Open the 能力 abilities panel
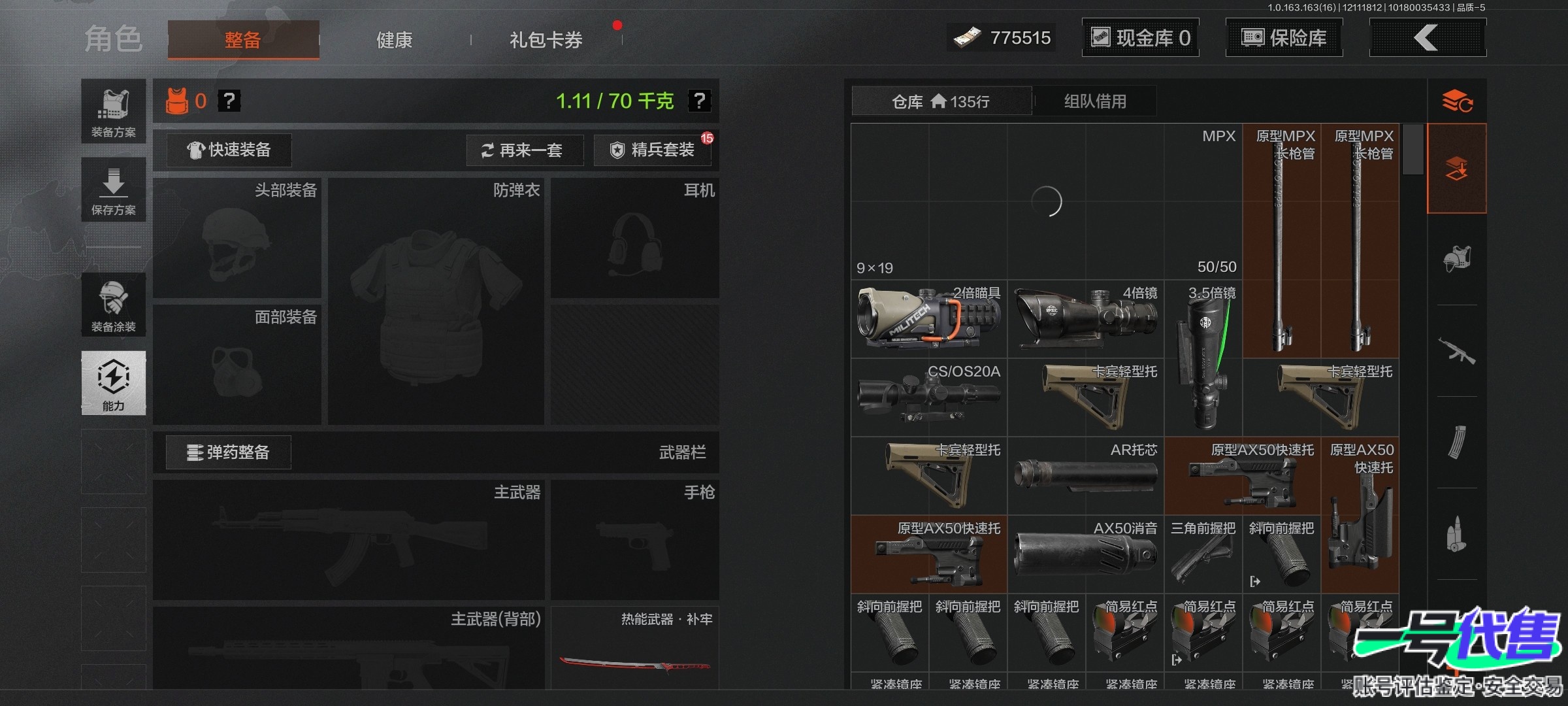Screen dimensions: 1568x706 coord(113,383)
